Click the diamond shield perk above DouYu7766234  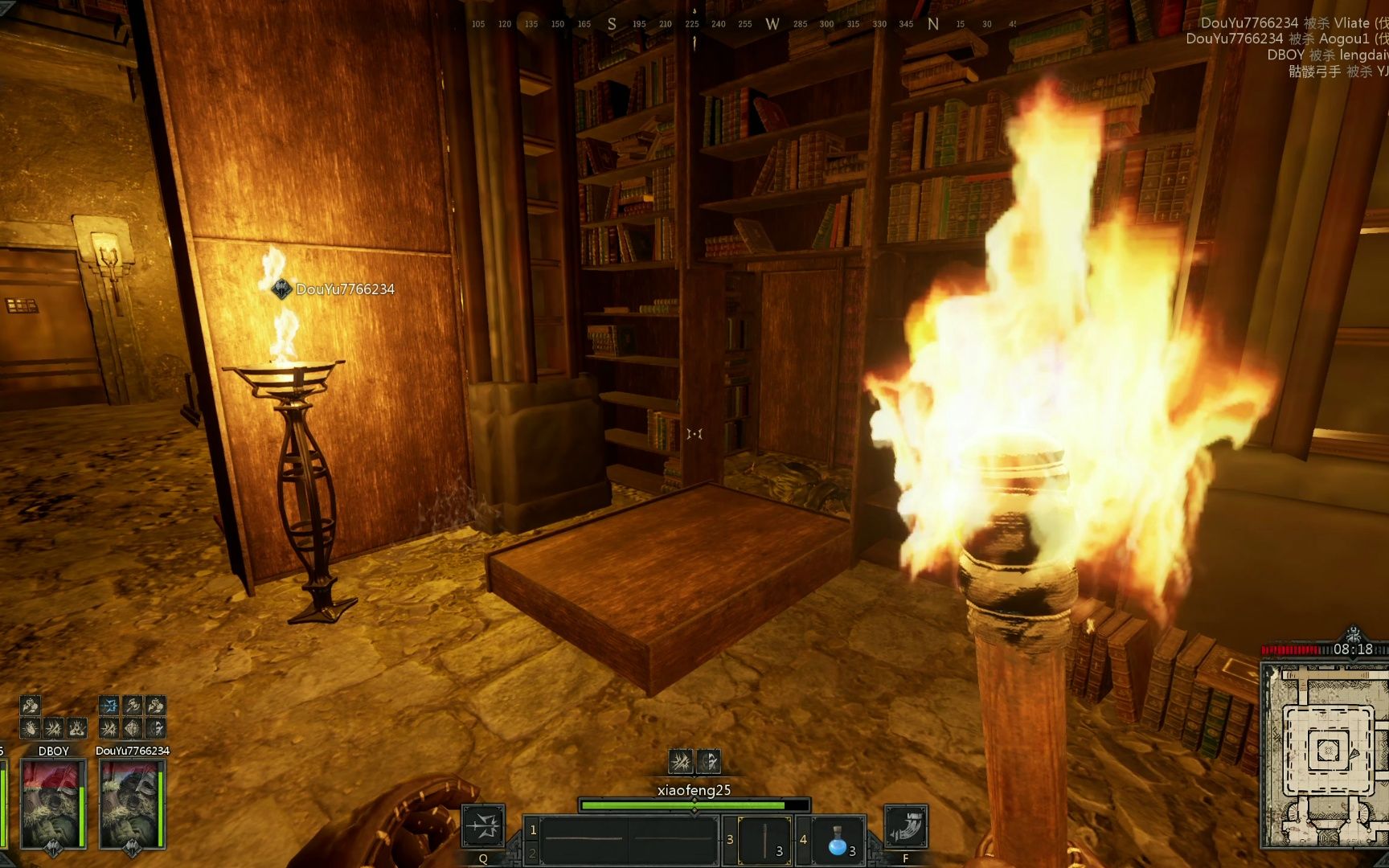pyautogui.click(x=133, y=728)
